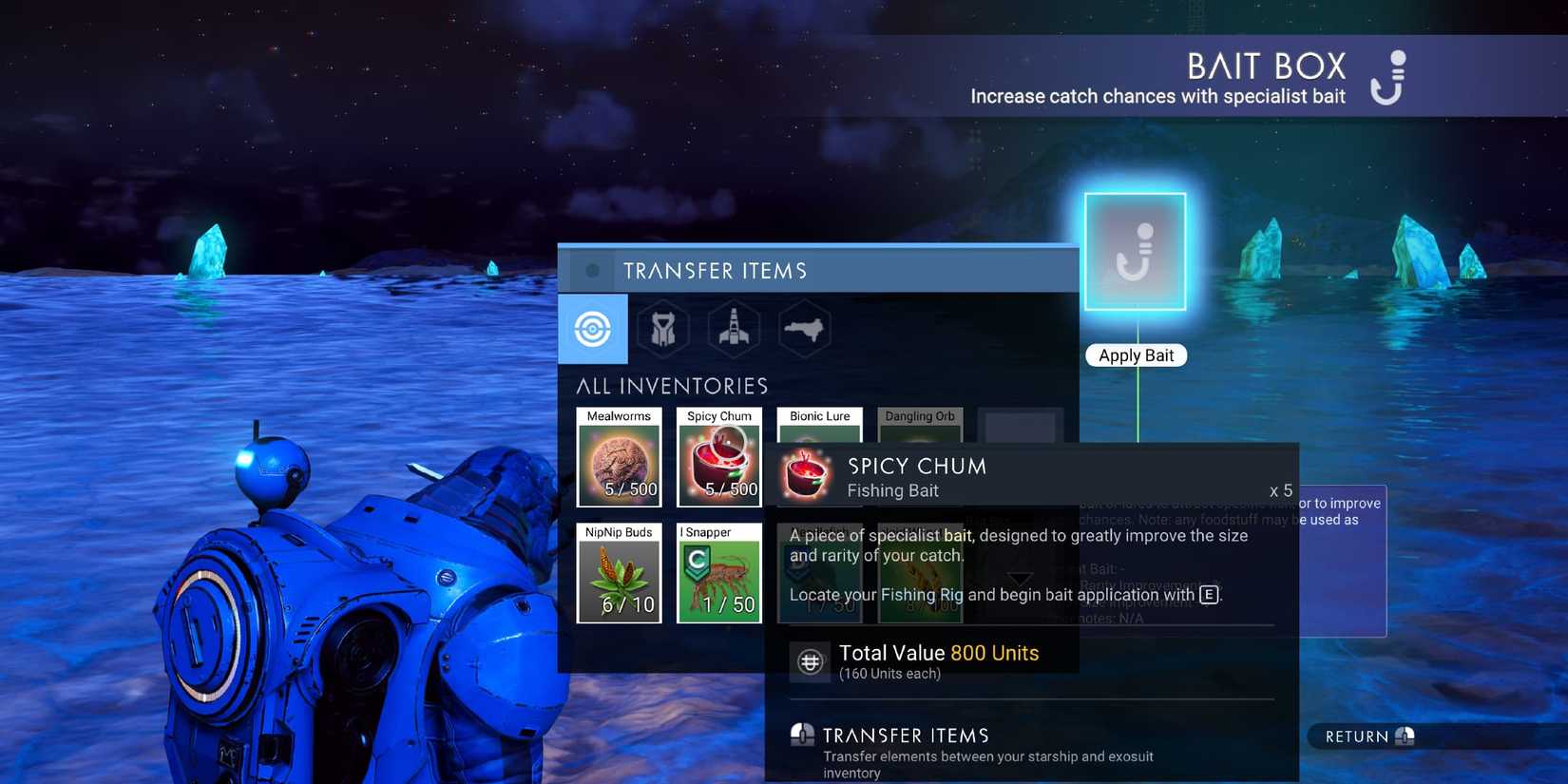Image resolution: width=1568 pixels, height=784 pixels.
Task: Switch to the multi-tool inventory tab
Action: click(x=805, y=329)
